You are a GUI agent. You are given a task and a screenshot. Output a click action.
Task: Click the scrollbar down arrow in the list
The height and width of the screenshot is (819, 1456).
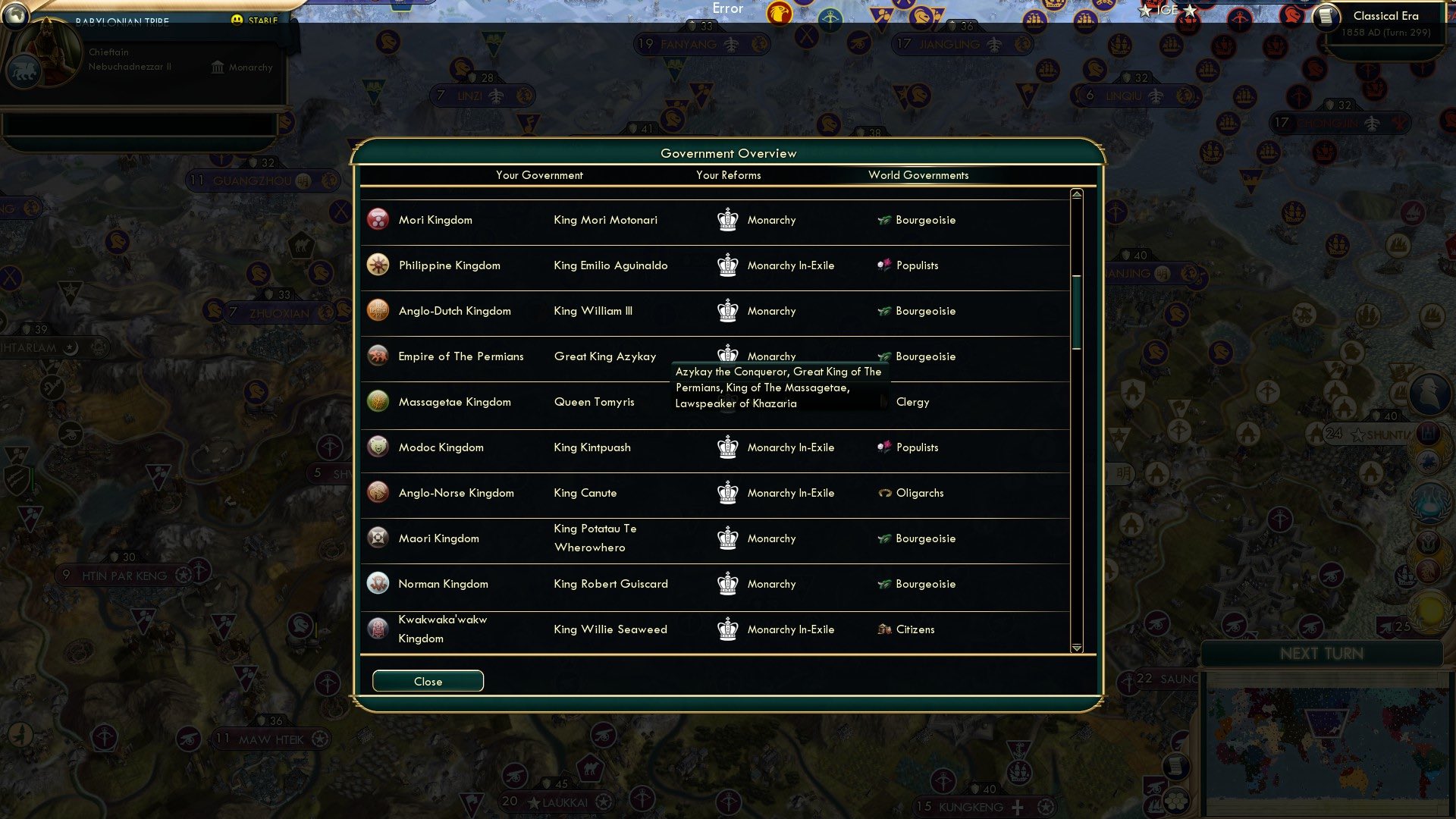click(1075, 648)
